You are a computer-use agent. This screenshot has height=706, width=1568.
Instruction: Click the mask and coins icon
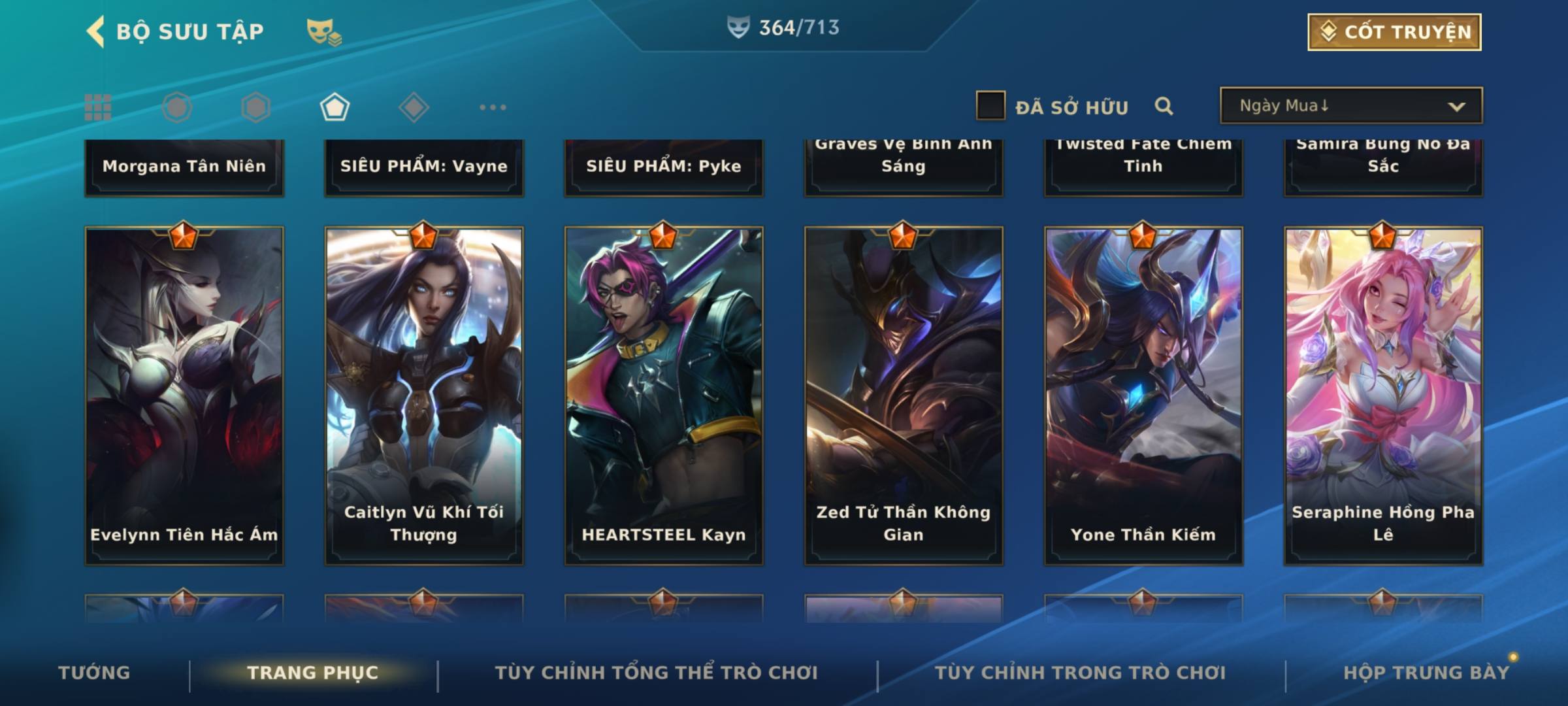(x=323, y=32)
